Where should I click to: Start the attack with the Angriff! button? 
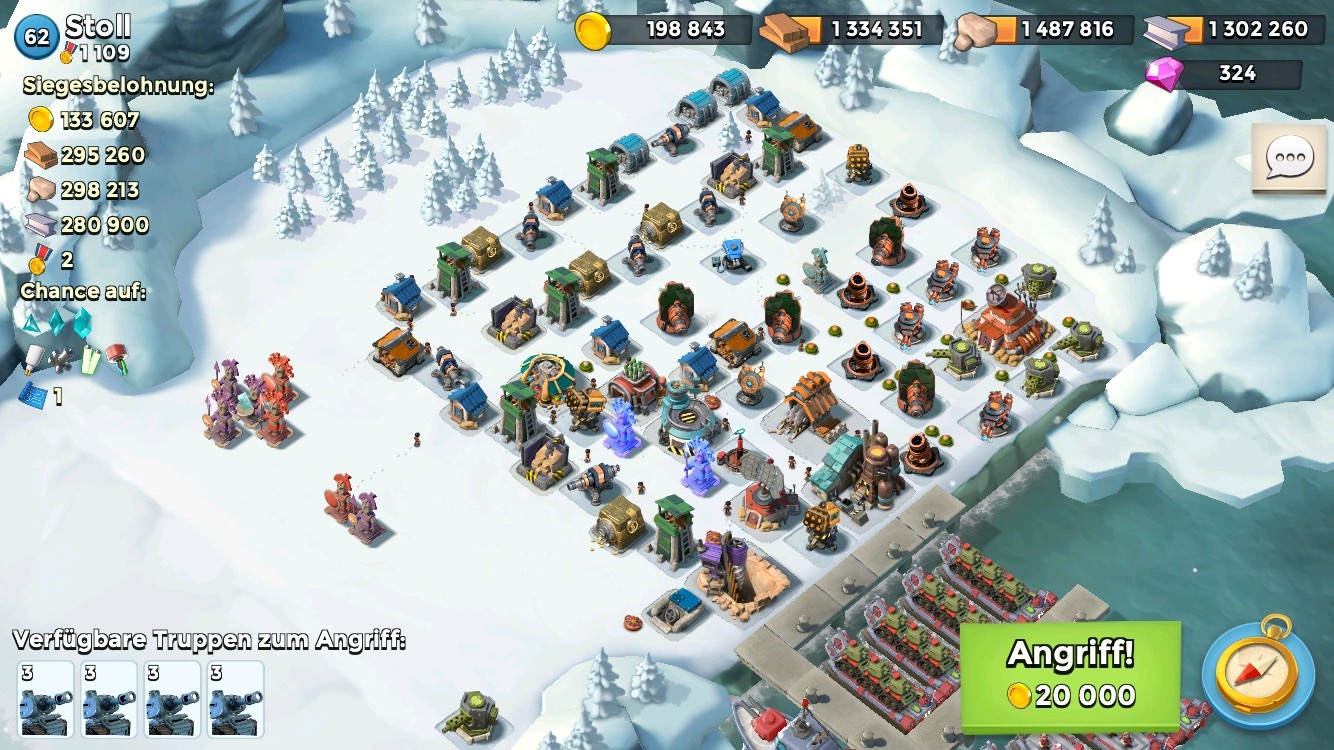click(x=1070, y=674)
